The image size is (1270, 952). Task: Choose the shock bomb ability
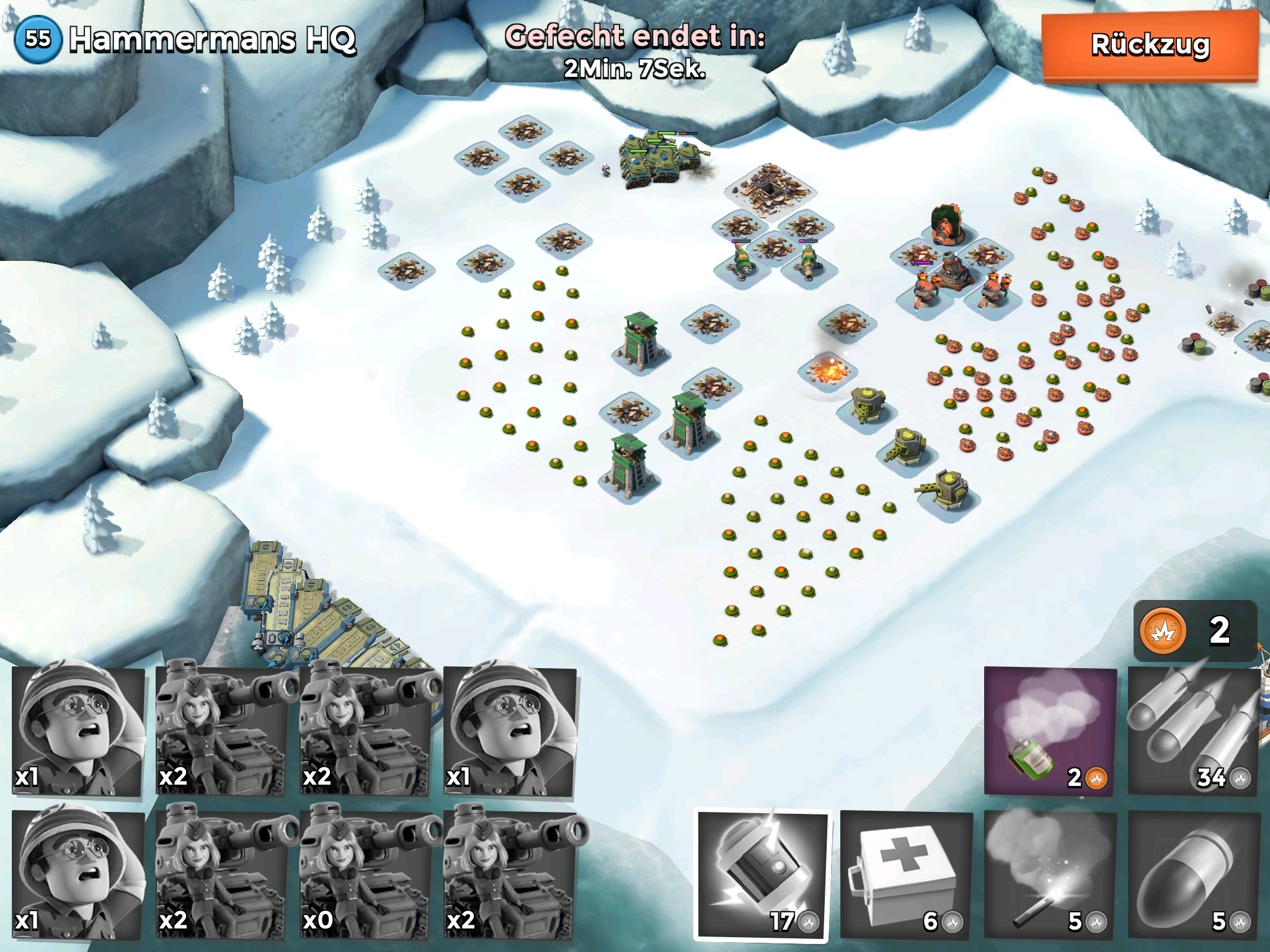pyautogui.click(x=763, y=875)
